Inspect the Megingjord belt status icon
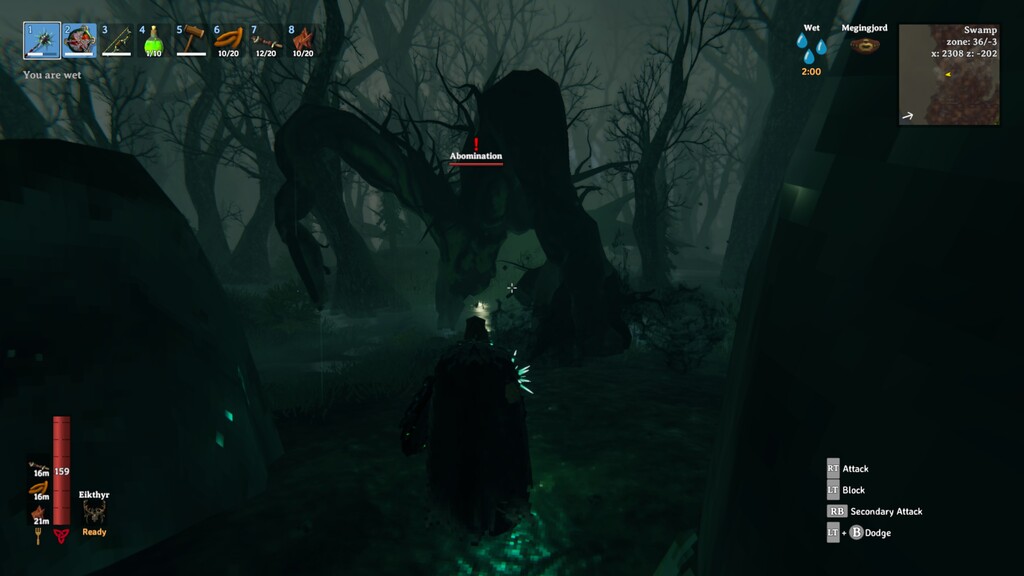The image size is (1024, 576). click(864, 45)
